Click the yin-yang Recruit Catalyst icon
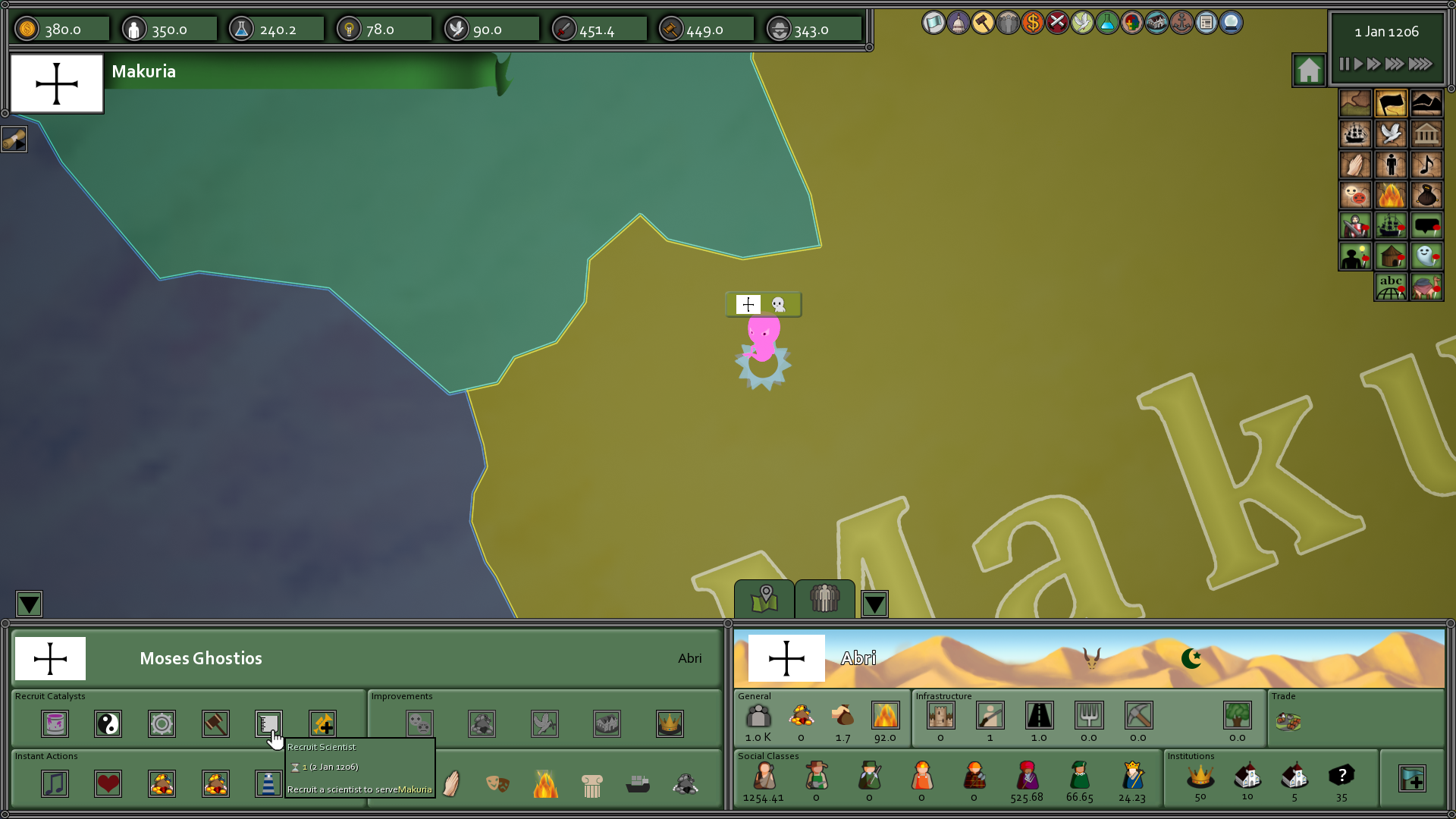 point(108,724)
